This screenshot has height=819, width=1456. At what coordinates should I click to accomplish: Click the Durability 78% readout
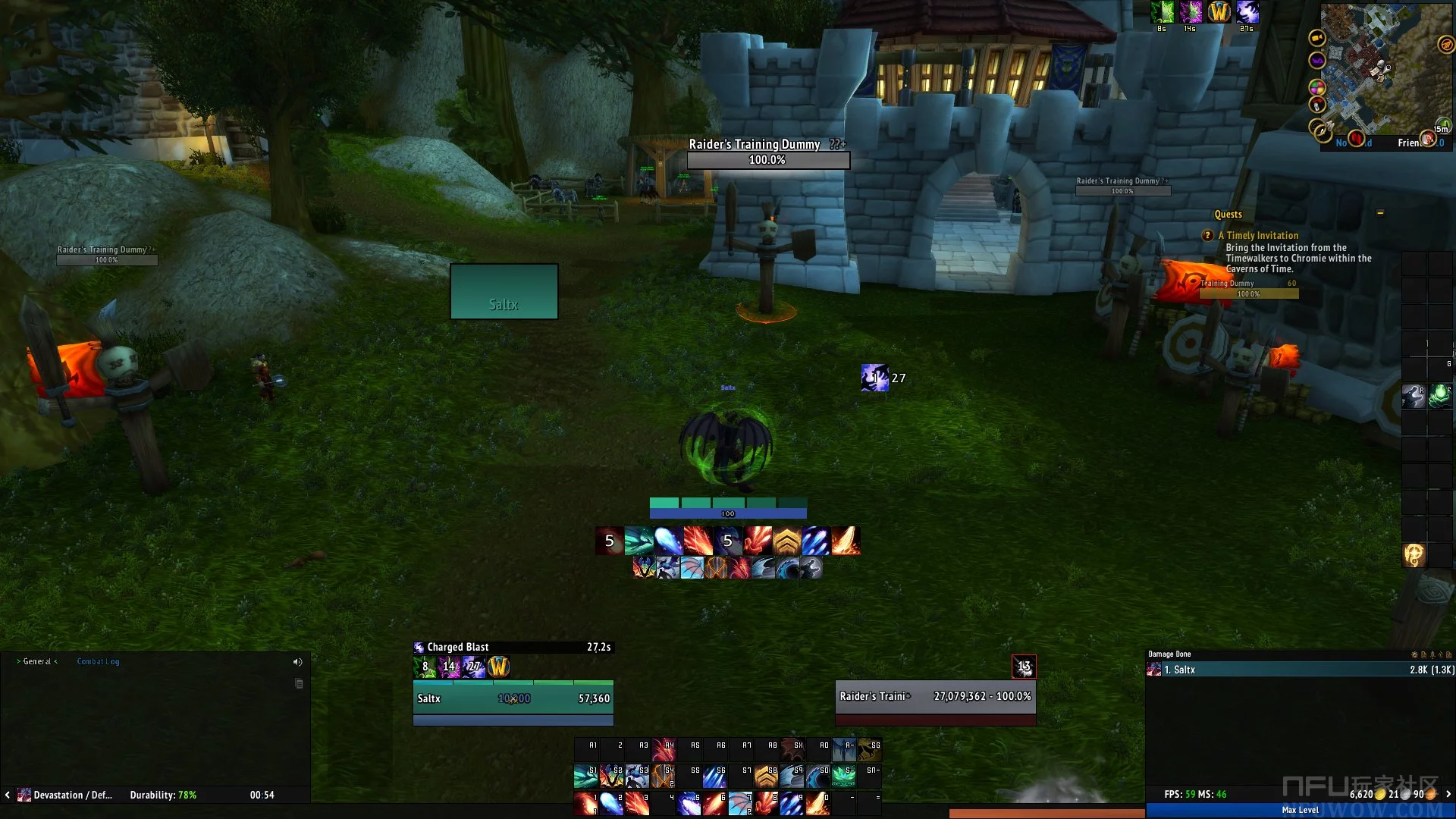(x=163, y=795)
